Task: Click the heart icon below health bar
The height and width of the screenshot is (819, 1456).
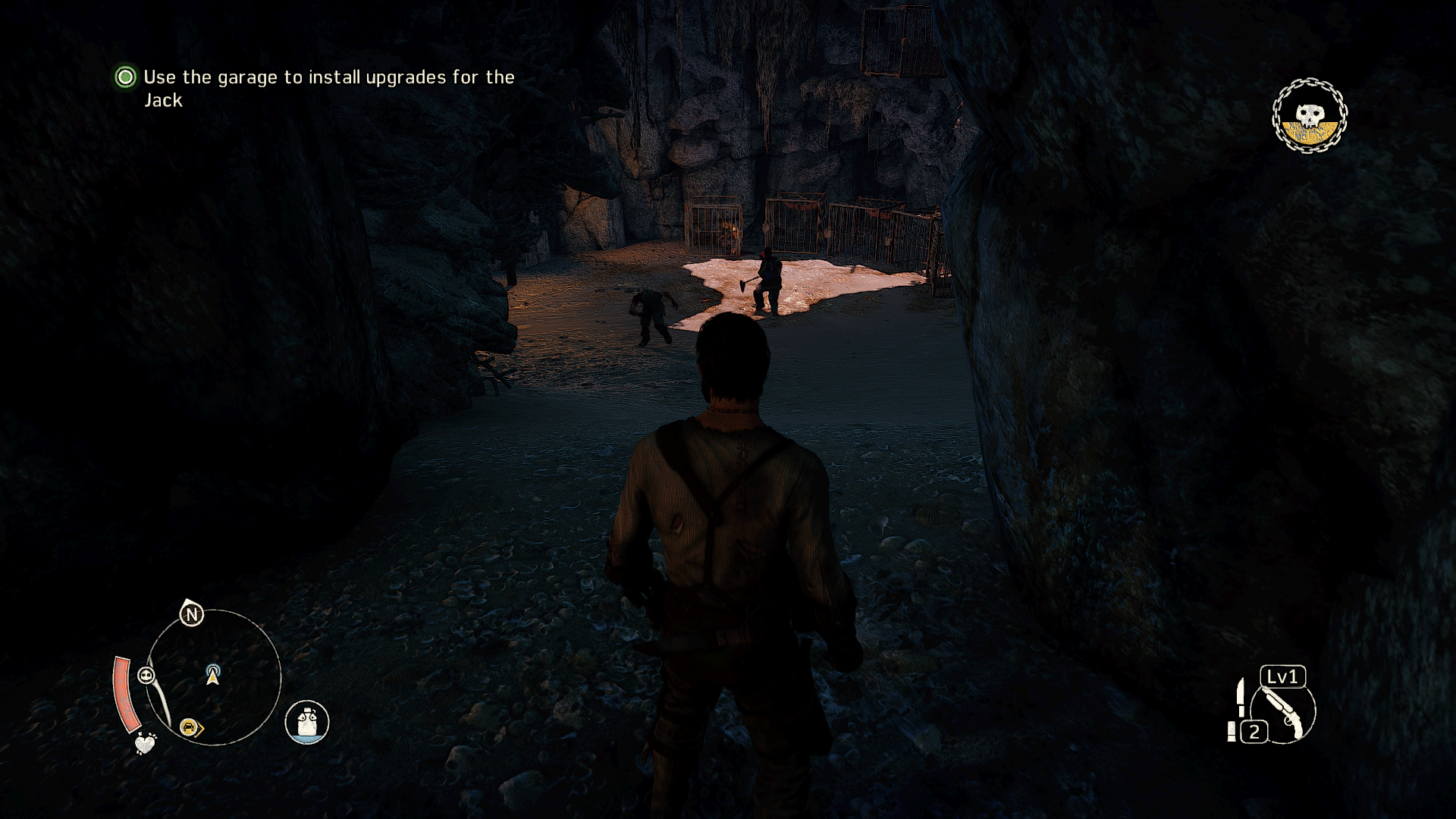Action: [145, 743]
